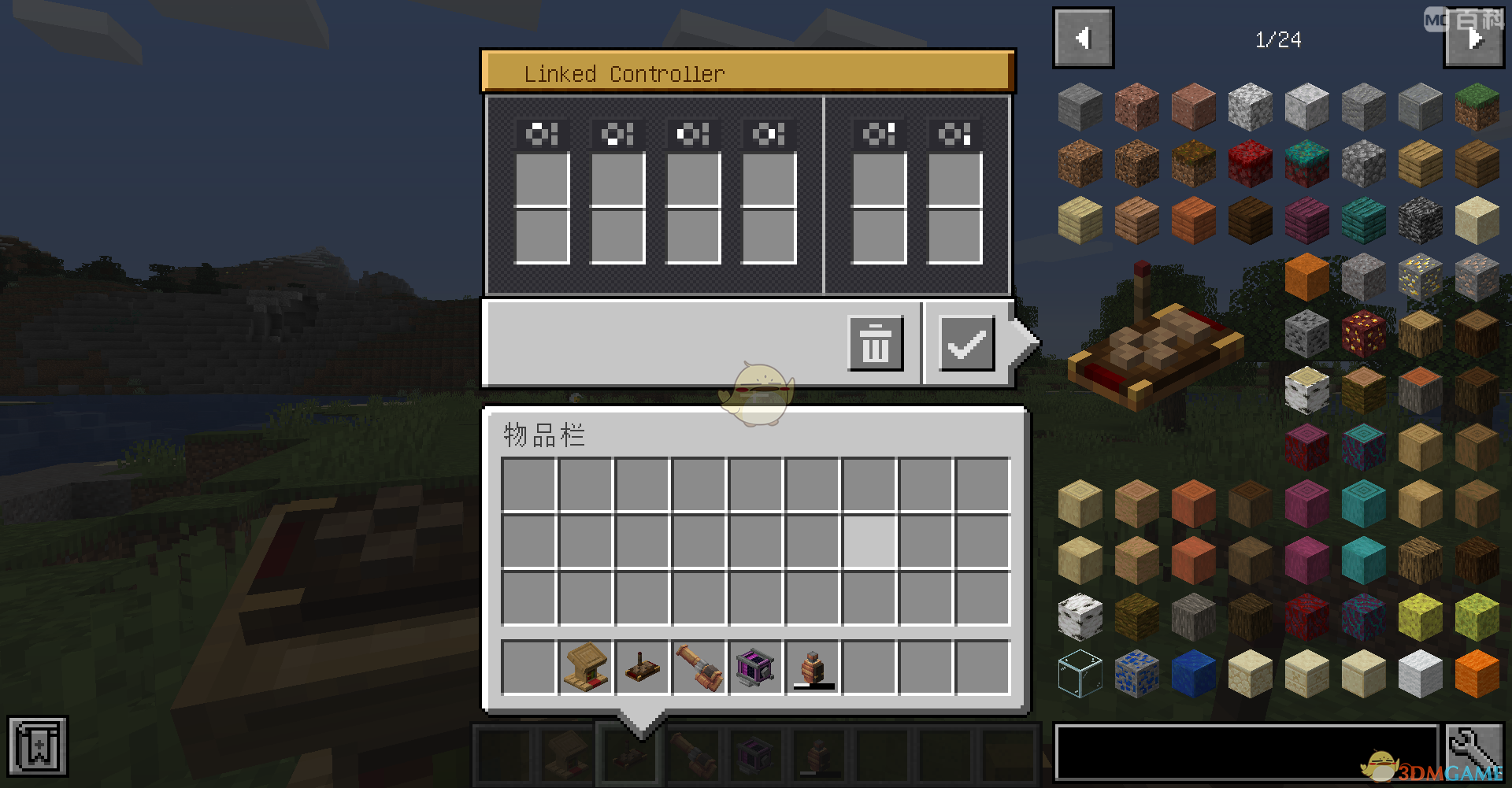
Task: Go to the previous item list page
Action: coord(1083,38)
